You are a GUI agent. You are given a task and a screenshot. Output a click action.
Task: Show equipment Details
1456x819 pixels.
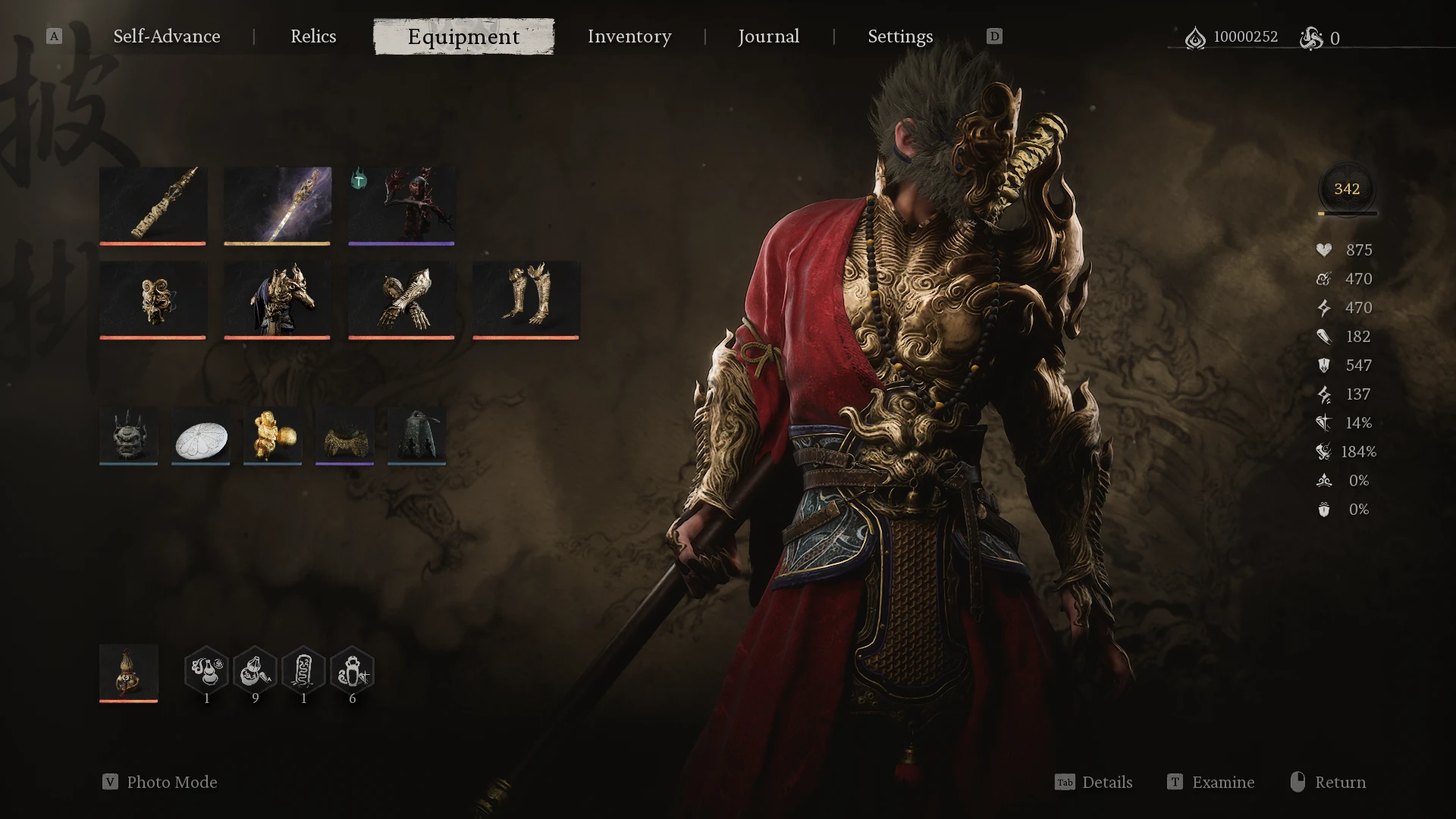pos(1106,782)
